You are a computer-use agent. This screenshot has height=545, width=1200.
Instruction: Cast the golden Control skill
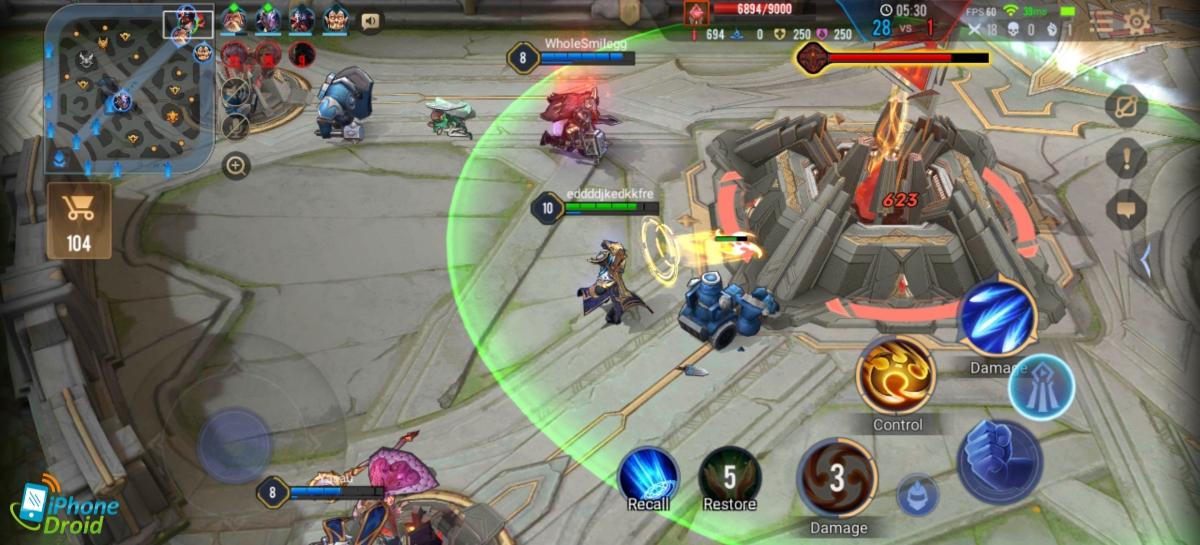tap(897, 373)
